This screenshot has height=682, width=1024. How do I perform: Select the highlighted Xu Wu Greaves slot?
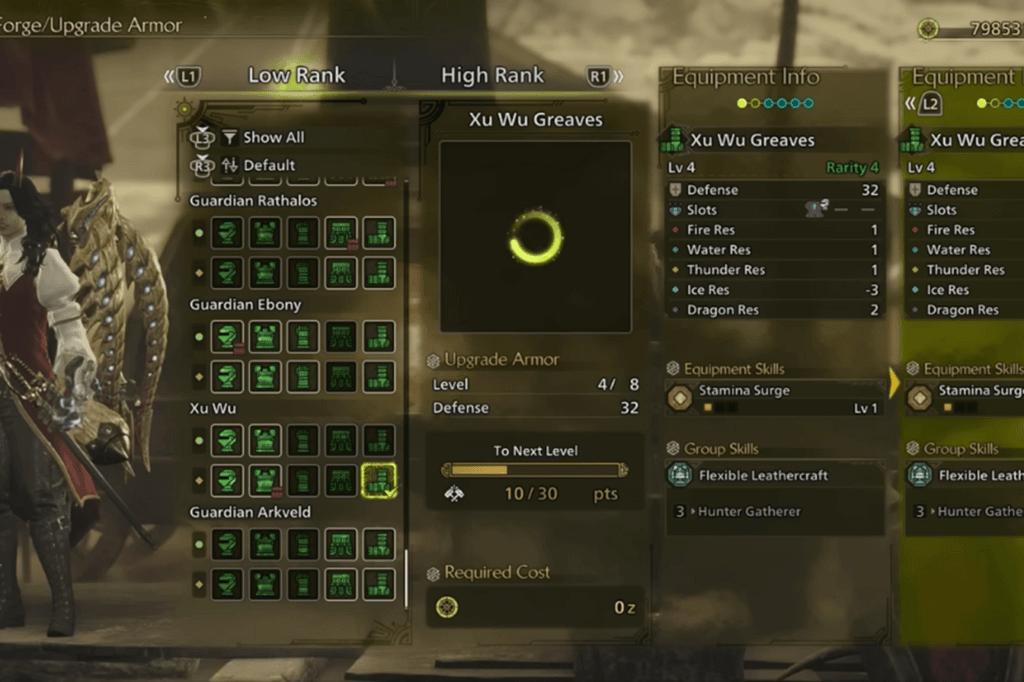(379, 480)
